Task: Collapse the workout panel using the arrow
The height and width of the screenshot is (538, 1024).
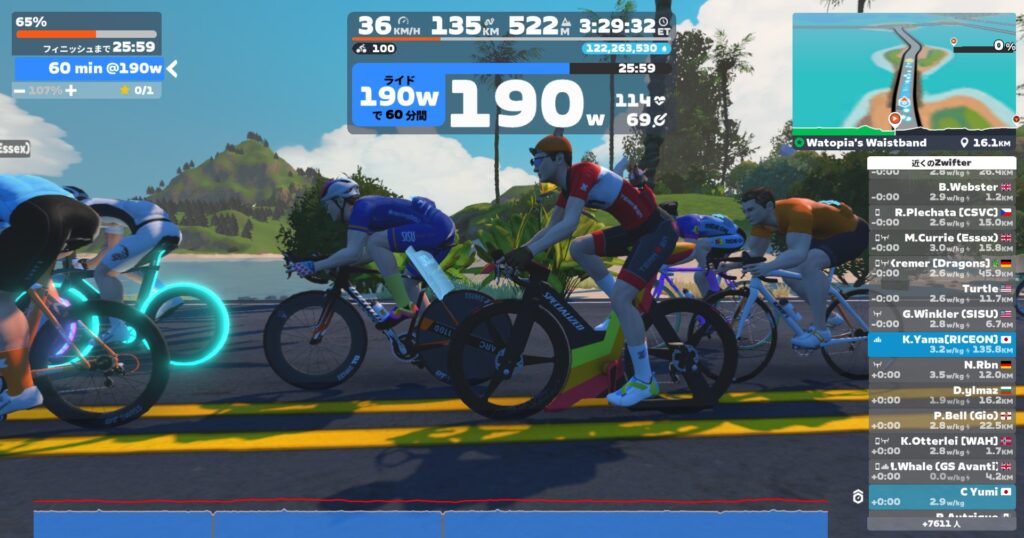Action: point(171,68)
